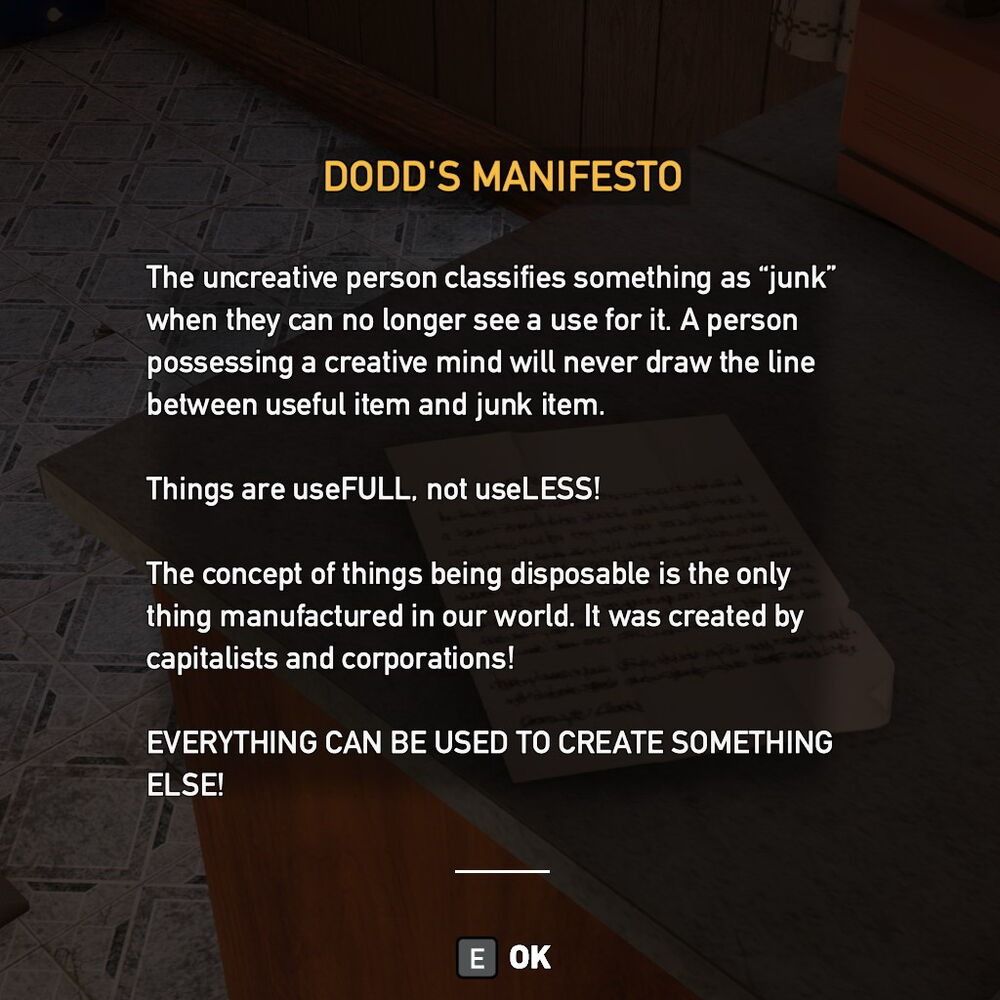The height and width of the screenshot is (1000, 1000).
Task: Dismiss the manifesto with the OK button
Action: click(x=505, y=958)
